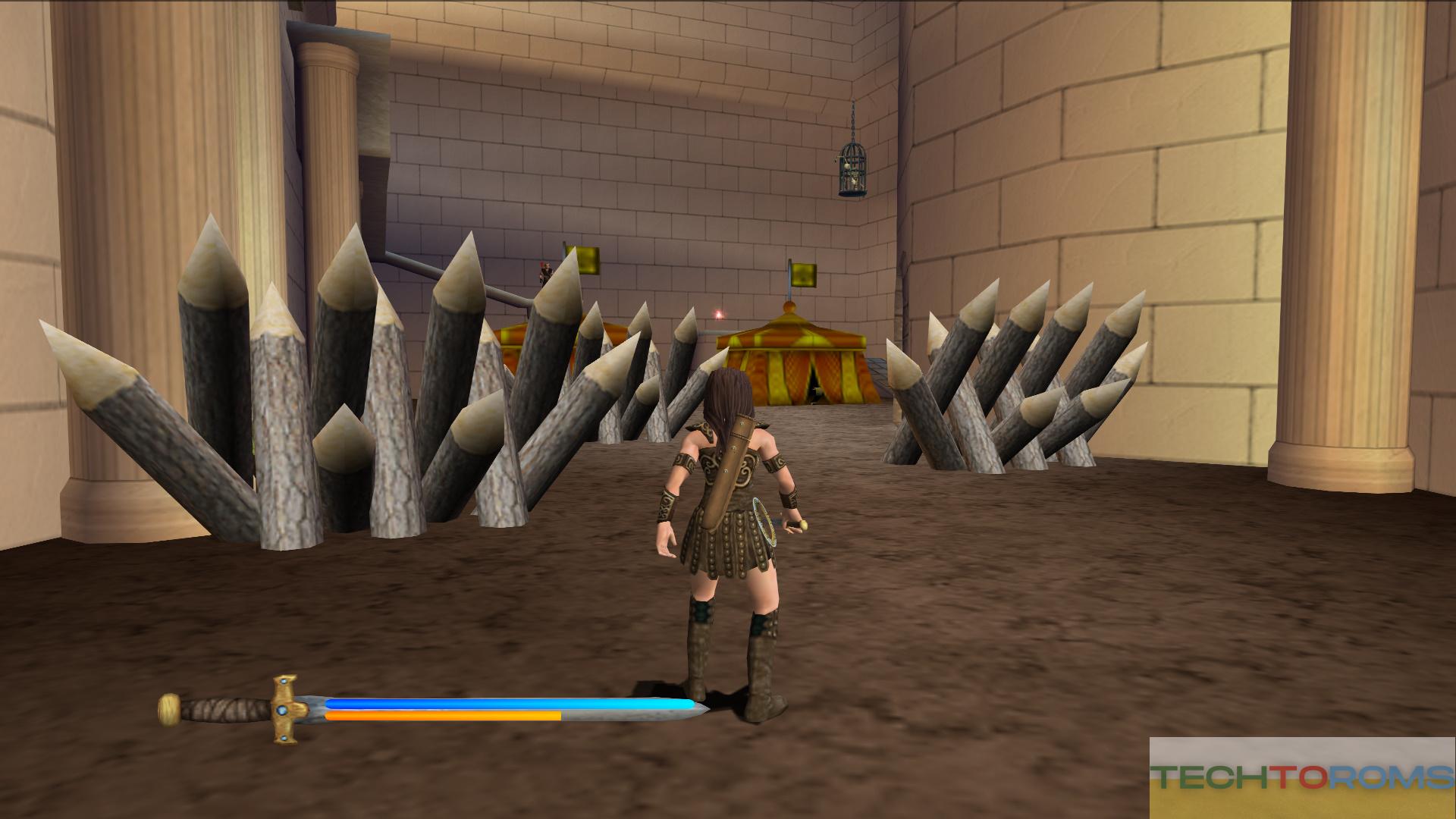1456x819 pixels.
Task: Click the TechToRoms watermark logo
Action: coord(1302,777)
